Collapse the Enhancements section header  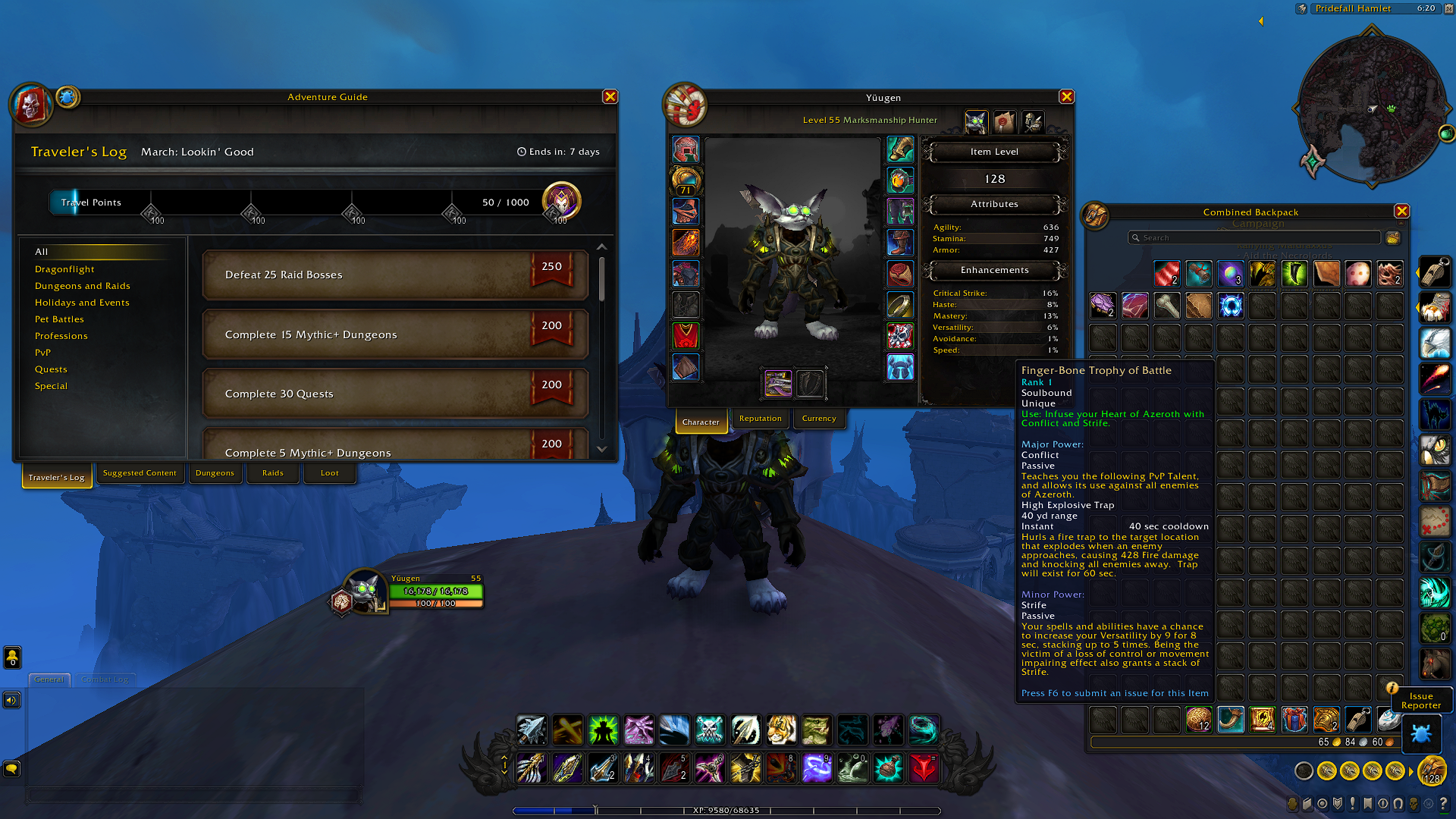coord(993,270)
